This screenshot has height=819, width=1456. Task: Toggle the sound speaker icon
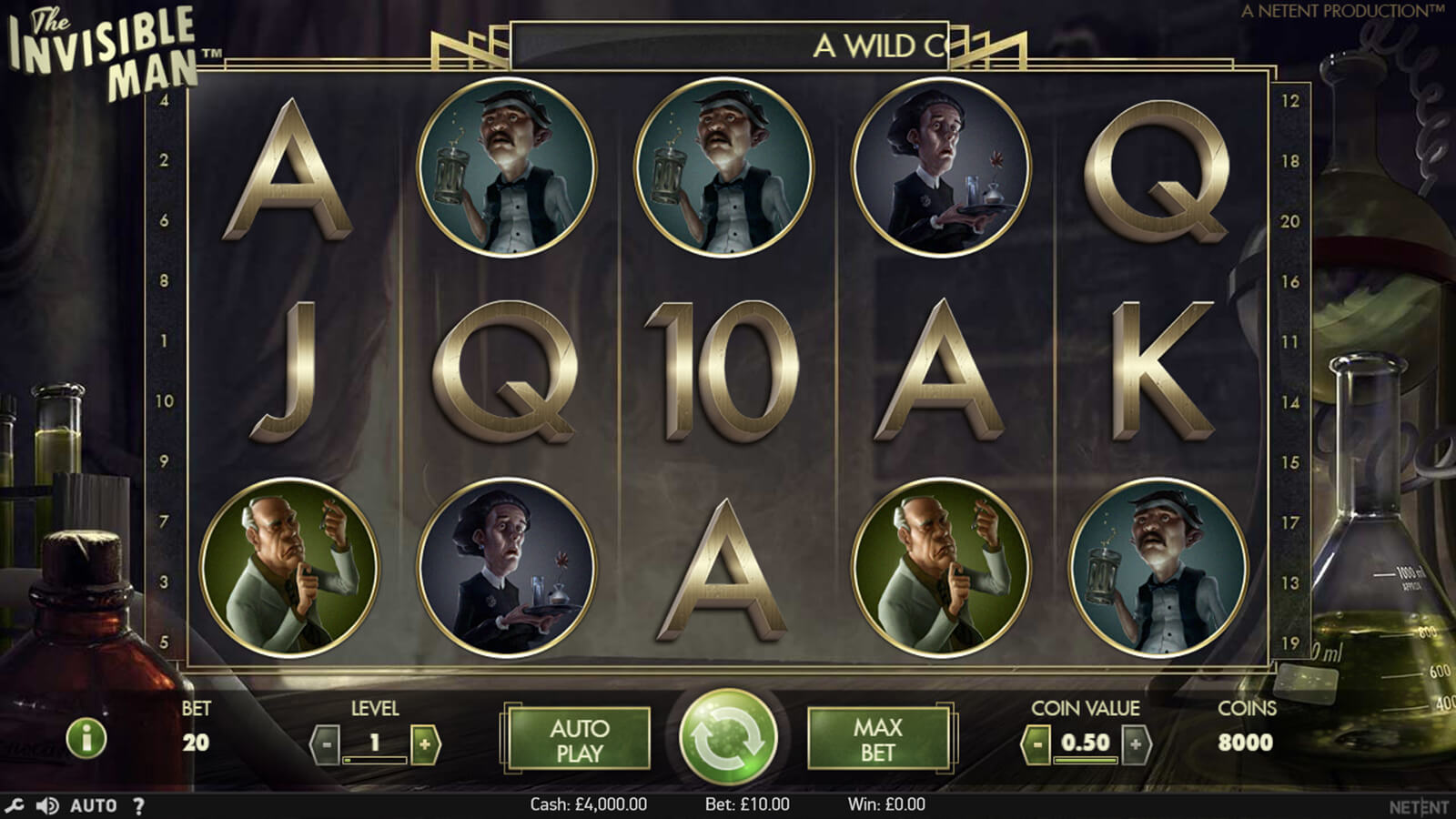pyautogui.click(x=46, y=805)
